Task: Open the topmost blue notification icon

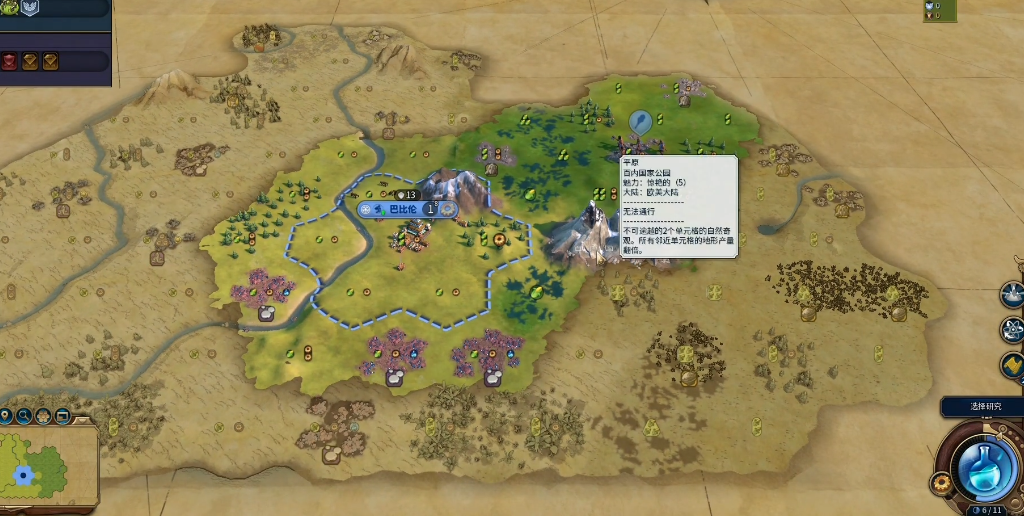Action: [1013, 295]
